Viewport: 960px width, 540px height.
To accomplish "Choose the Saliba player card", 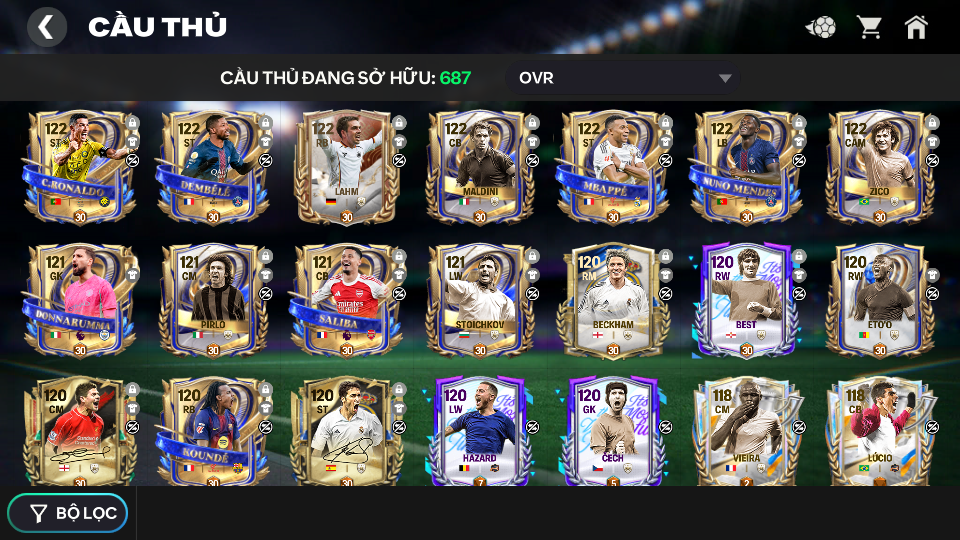I will tap(346, 299).
